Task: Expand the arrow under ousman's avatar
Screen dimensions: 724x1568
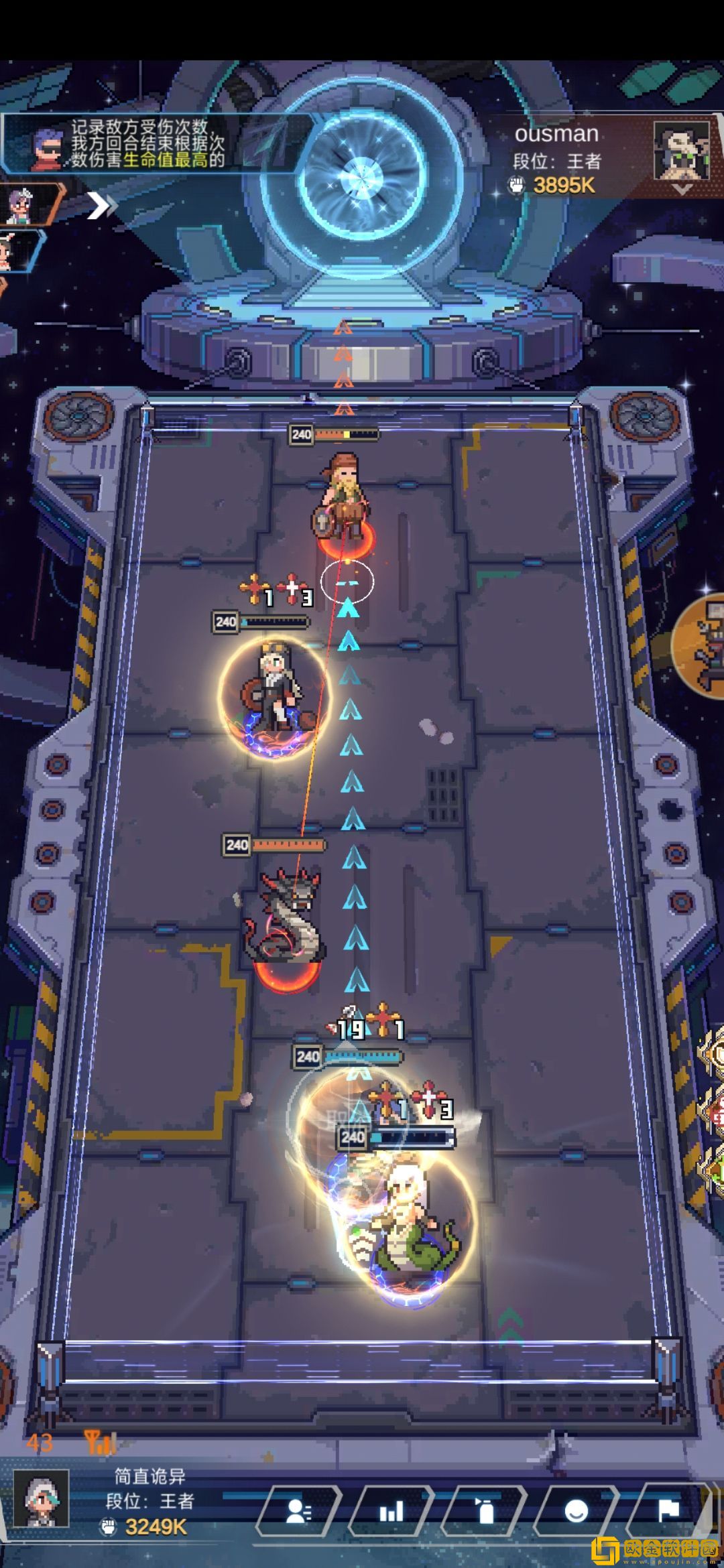Action: pyautogui.click(x=682, y=190)
